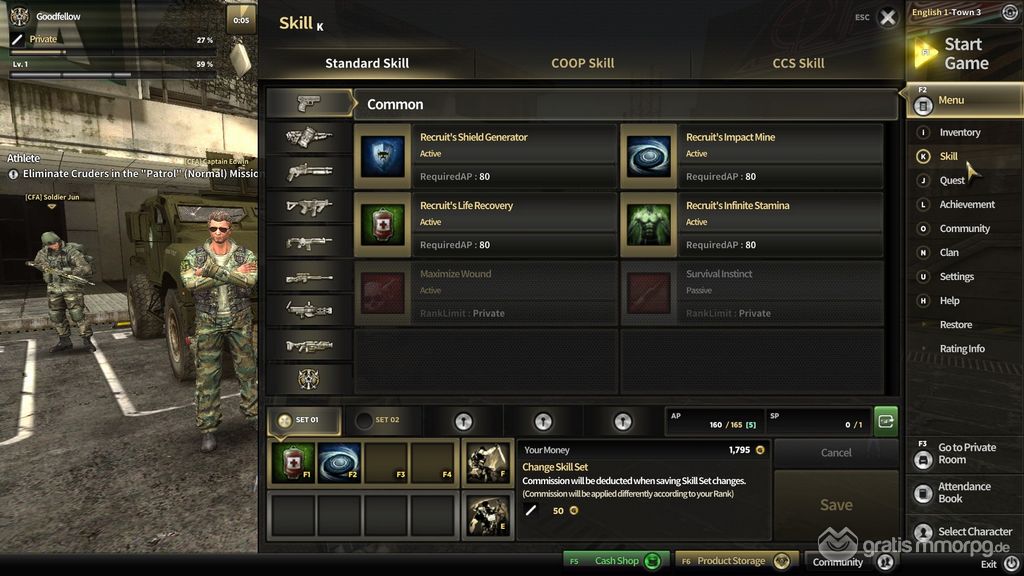Select Recruit's Shield Generator skill
Image resolution: width=1024 pixels, height=576 pixels.
coord(485,157)
